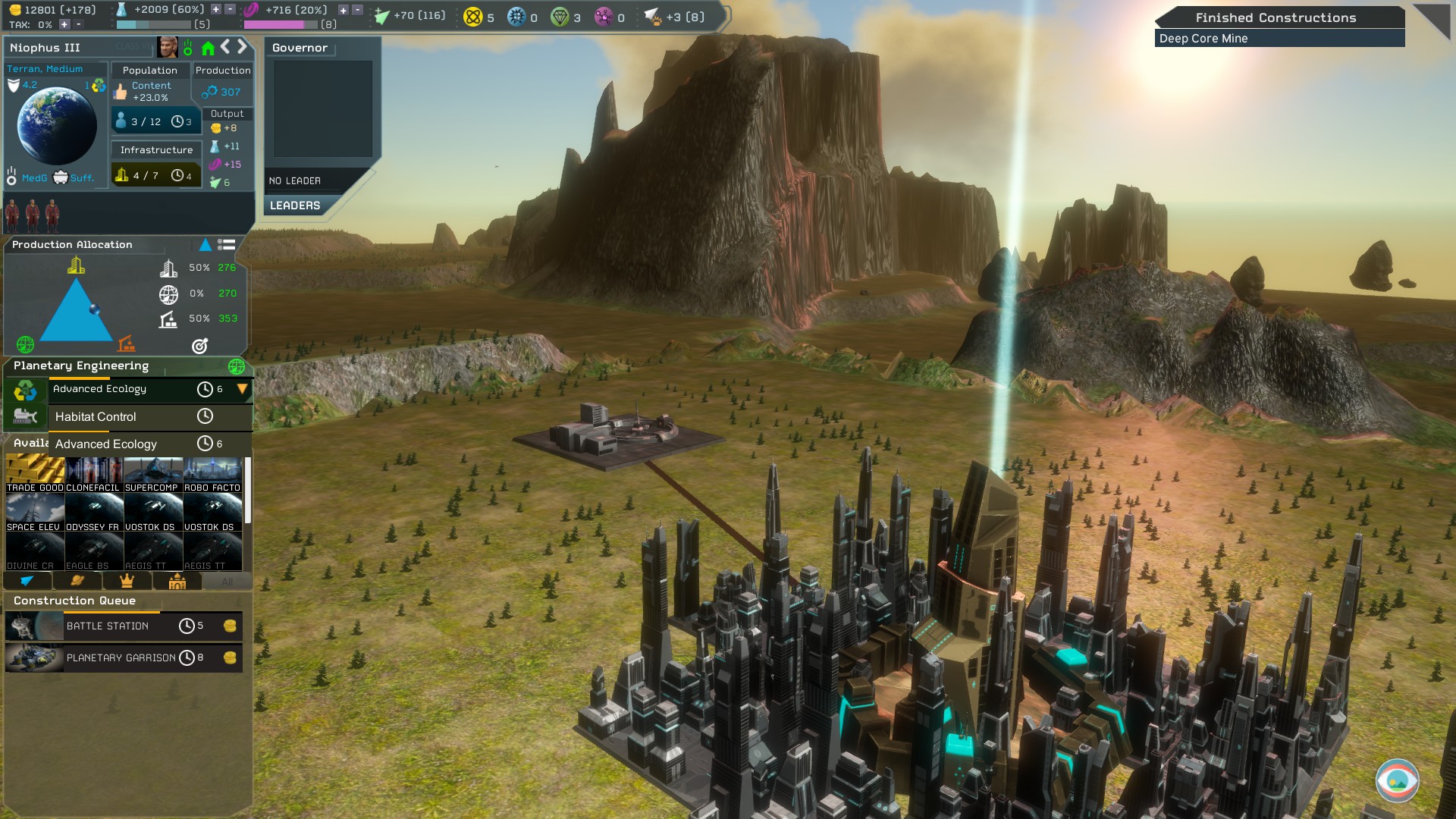Click the green home icon
The height and width of the screenshot is (819, 1456).
(208, 49)
